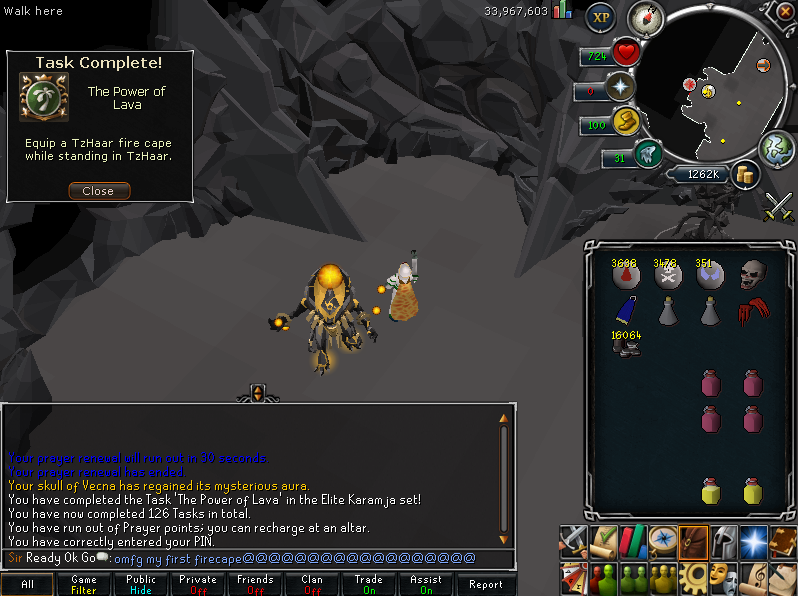Select the blue cape inventory item
This screenshot has width=798, height=596.
(626, 311)
